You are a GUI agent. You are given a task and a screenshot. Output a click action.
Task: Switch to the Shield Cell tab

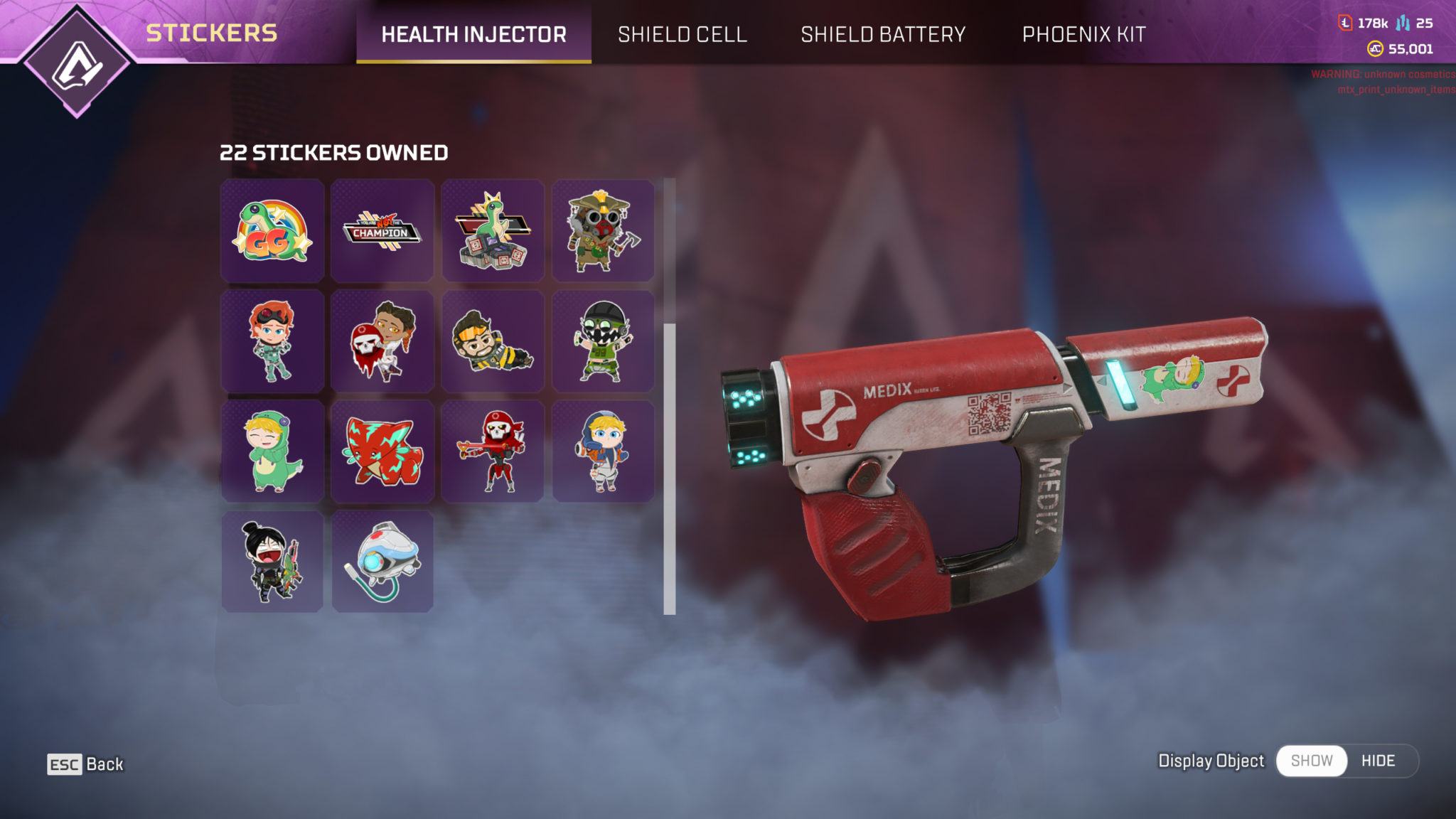[683, 34]
